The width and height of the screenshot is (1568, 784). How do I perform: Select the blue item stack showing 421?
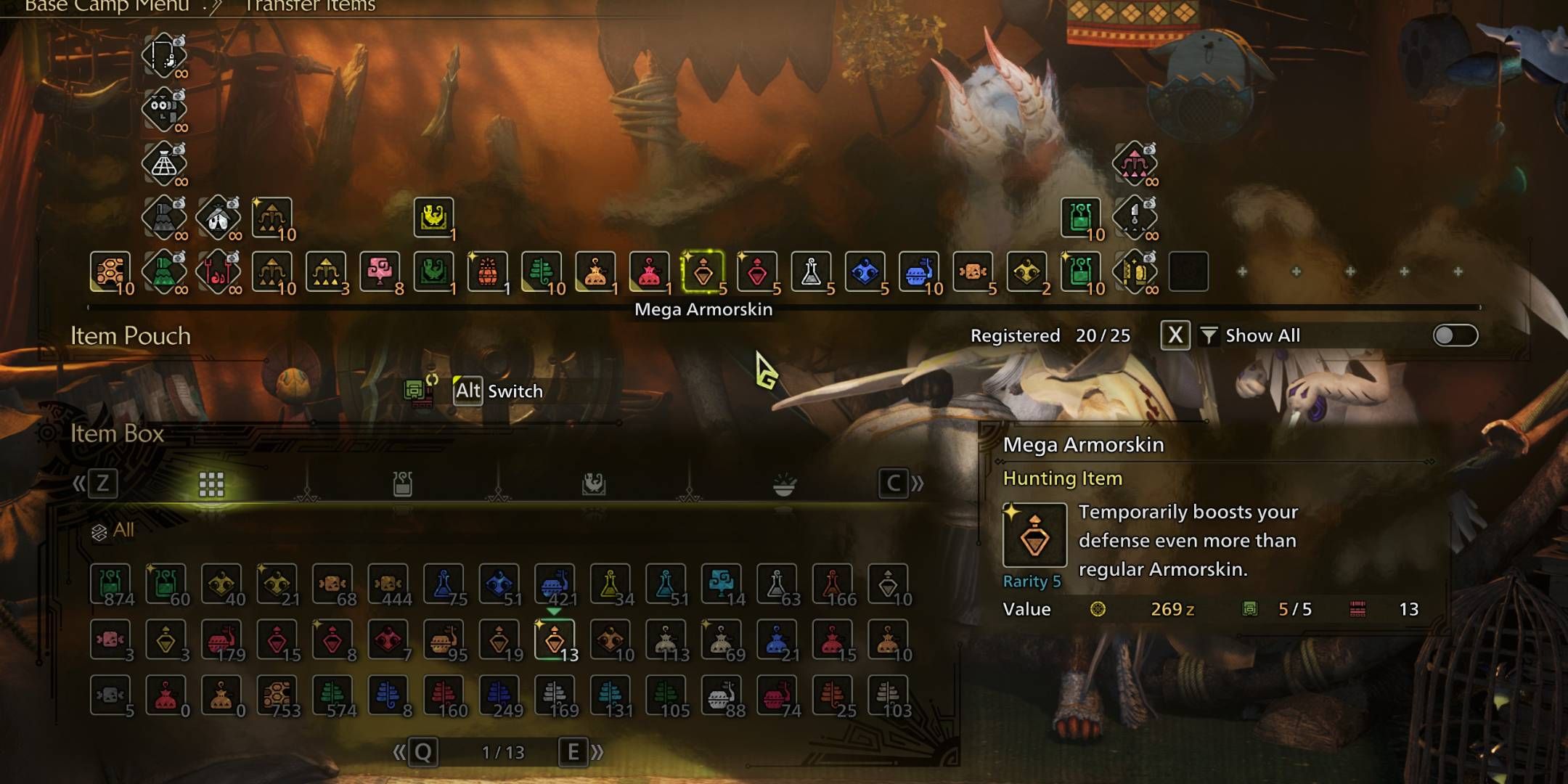click(x=555, y=584)
